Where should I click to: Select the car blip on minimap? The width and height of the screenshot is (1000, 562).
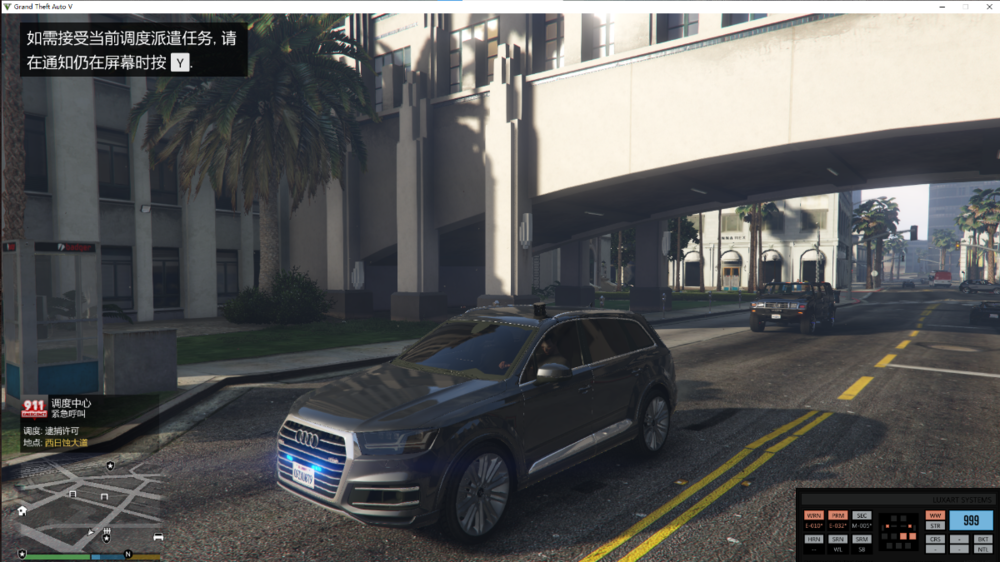(x=158, y=537)
